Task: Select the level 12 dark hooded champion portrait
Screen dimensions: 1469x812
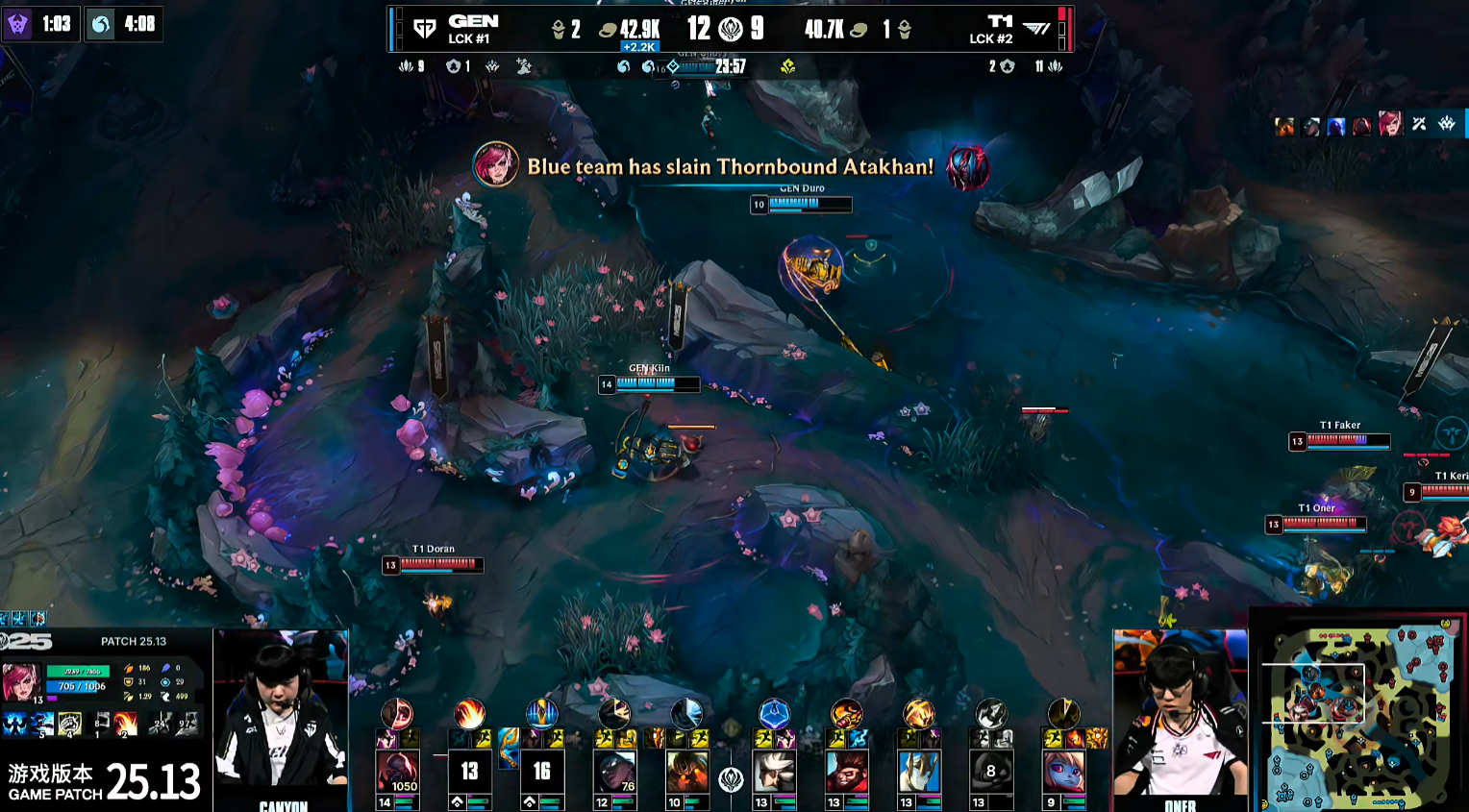Action: (x=614, y=773)
